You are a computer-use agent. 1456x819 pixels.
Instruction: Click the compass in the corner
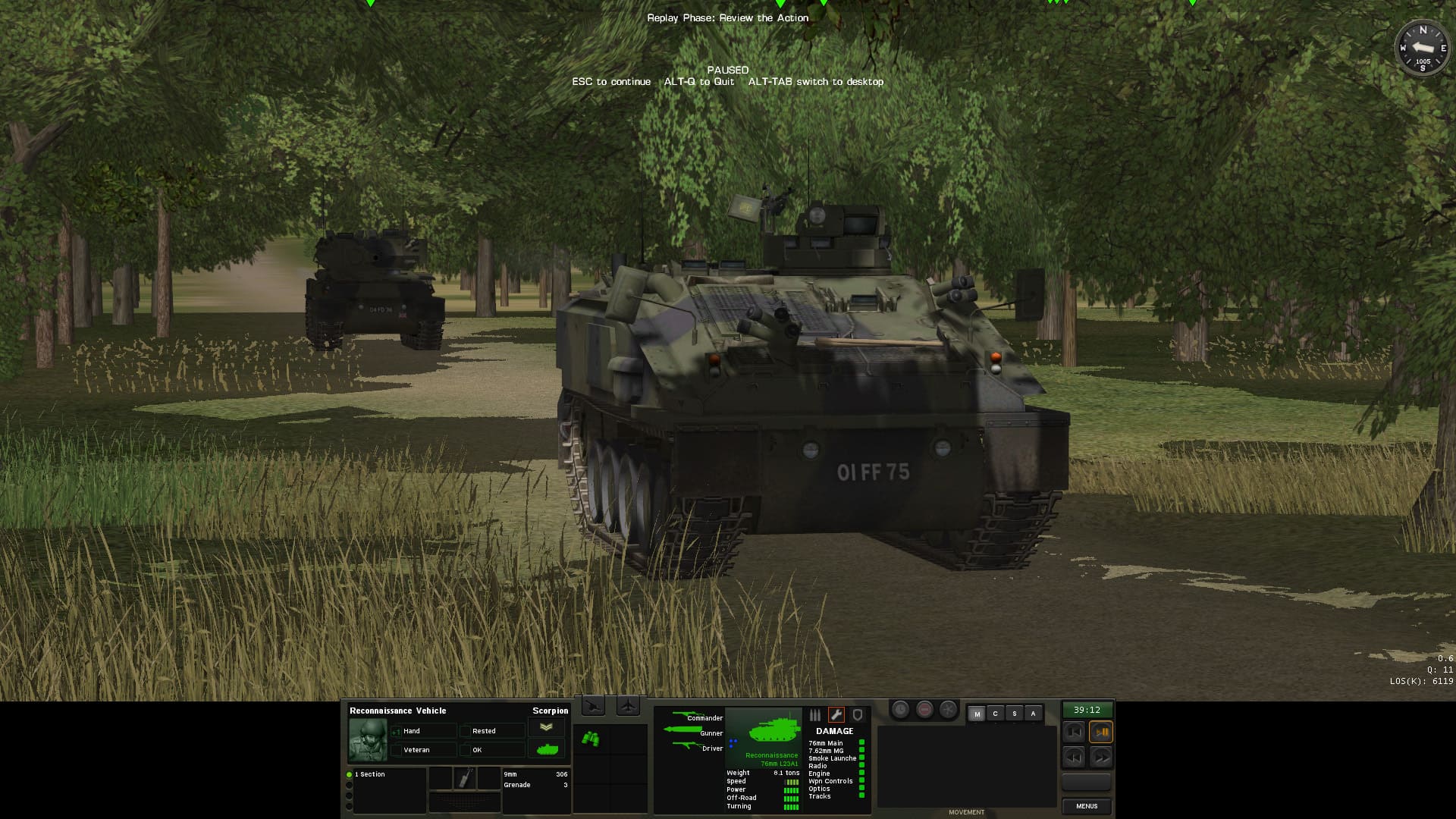pos(1422,49)
